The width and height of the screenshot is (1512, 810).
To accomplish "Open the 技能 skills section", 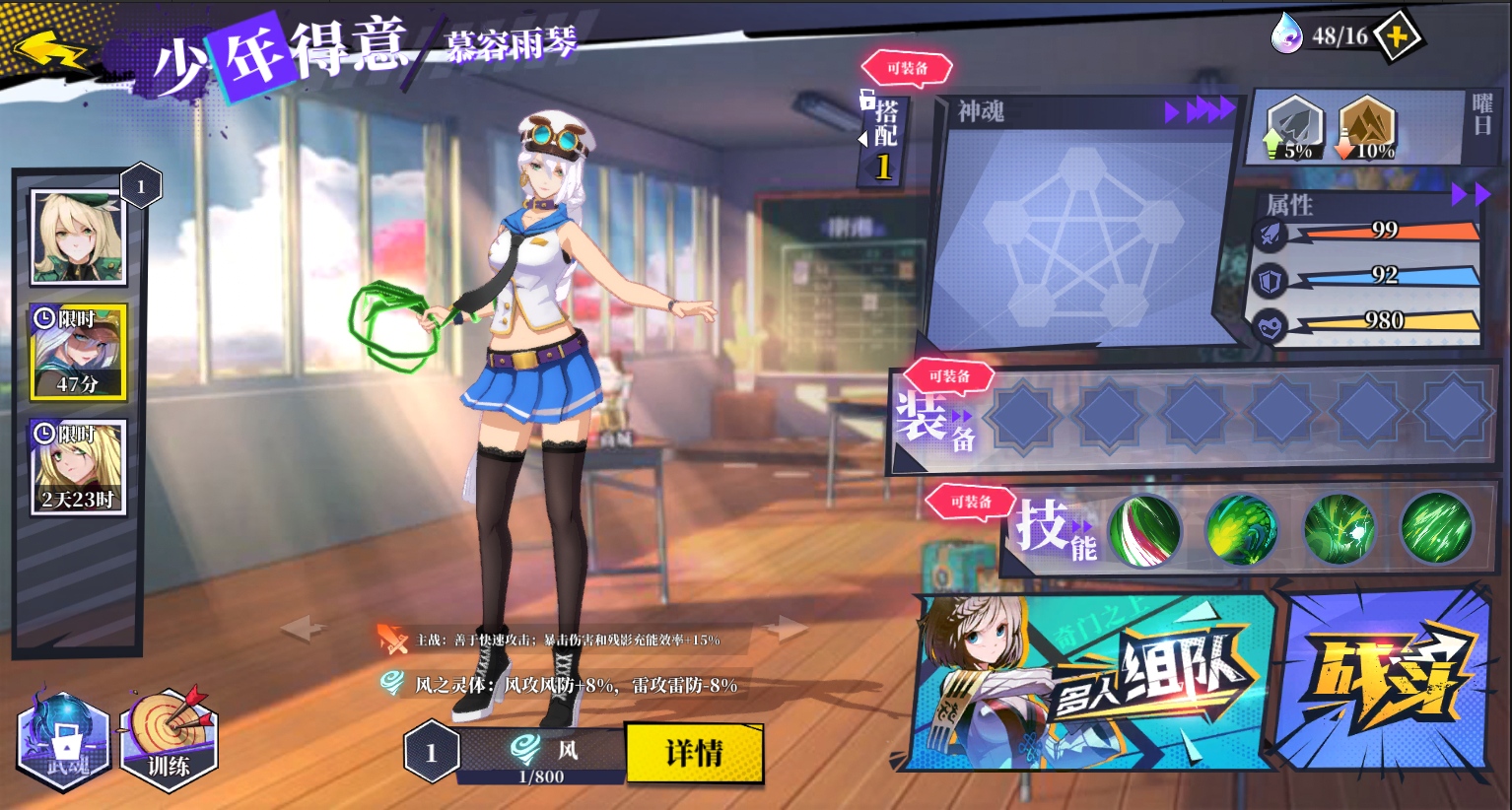I will pyautogui.click(x=1056, y=528).
